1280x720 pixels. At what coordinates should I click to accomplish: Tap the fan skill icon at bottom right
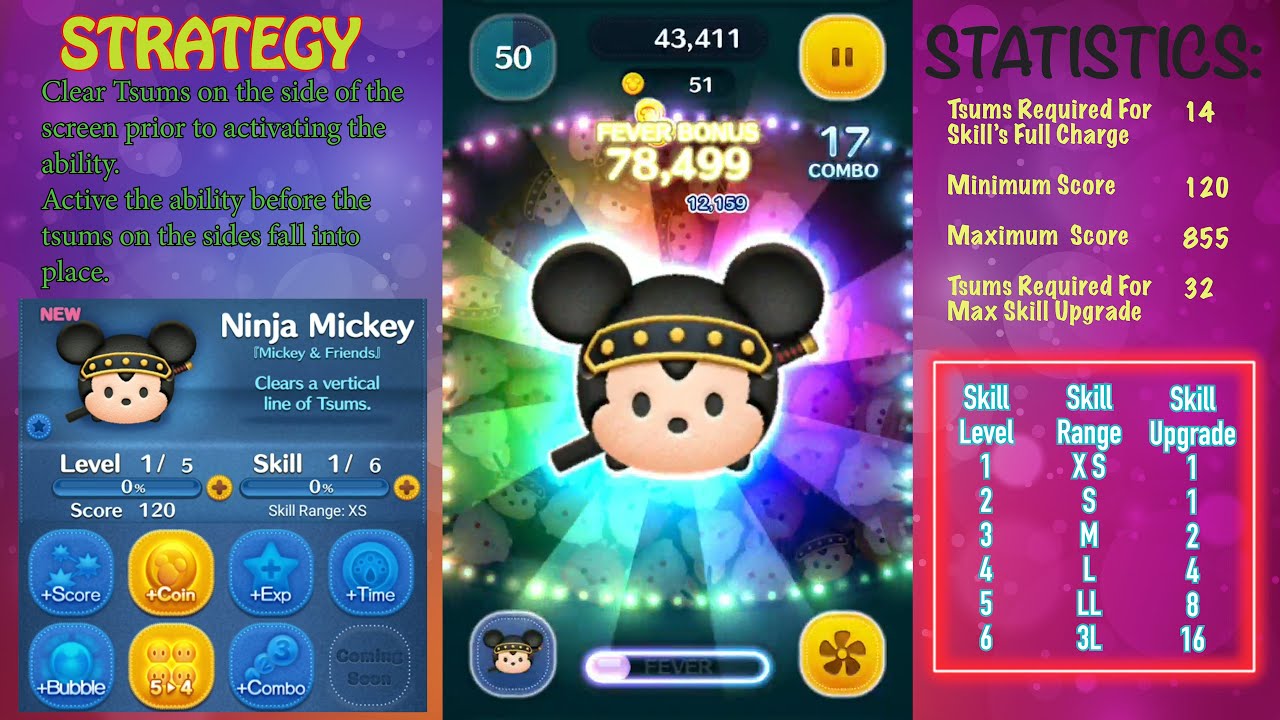pos(843,655)
